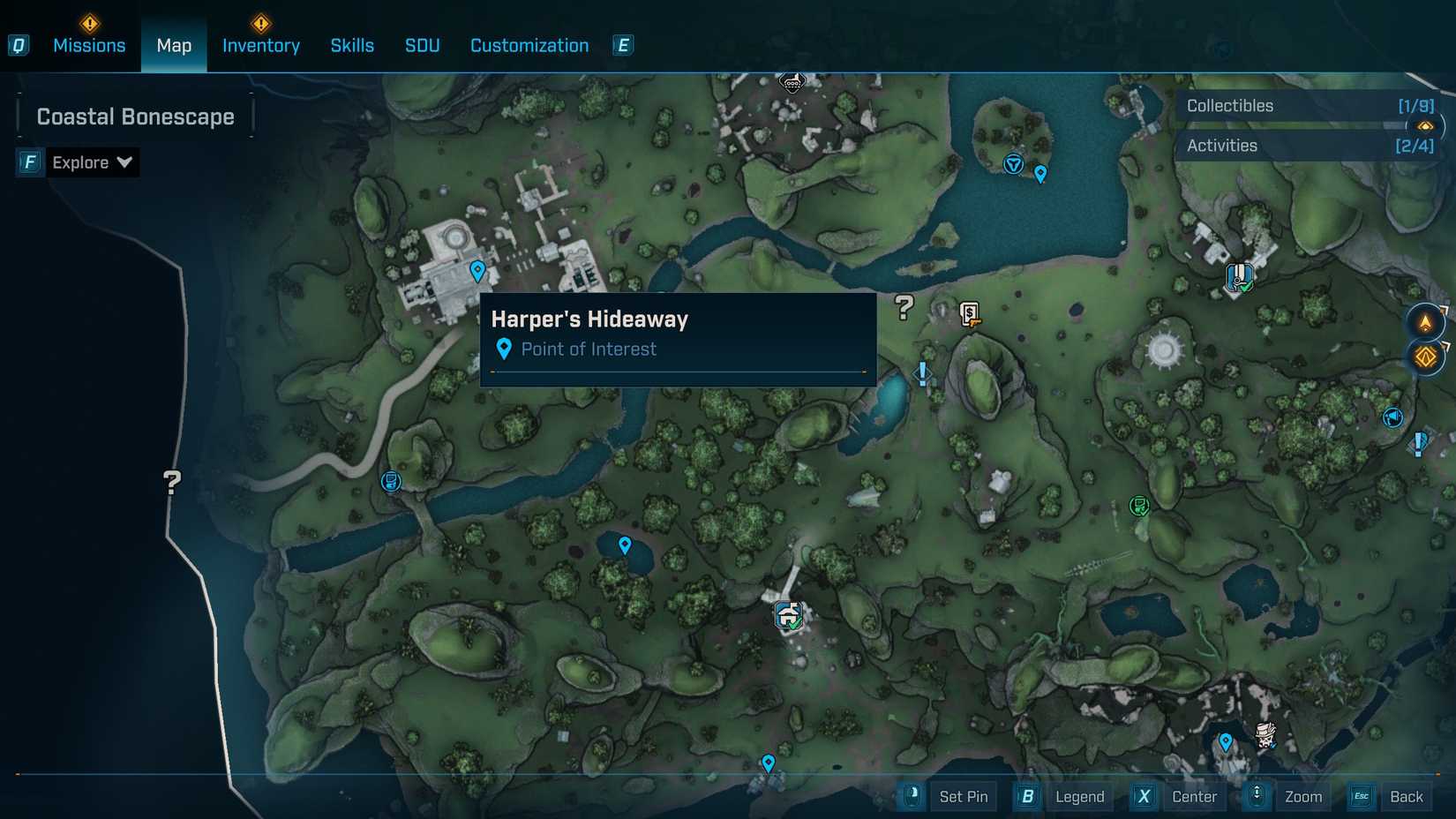The width and height of the screenshot is (1456, 819).
Task: Click the blue waypoint pin in the small lake
Action: click(x=624, y=545)
